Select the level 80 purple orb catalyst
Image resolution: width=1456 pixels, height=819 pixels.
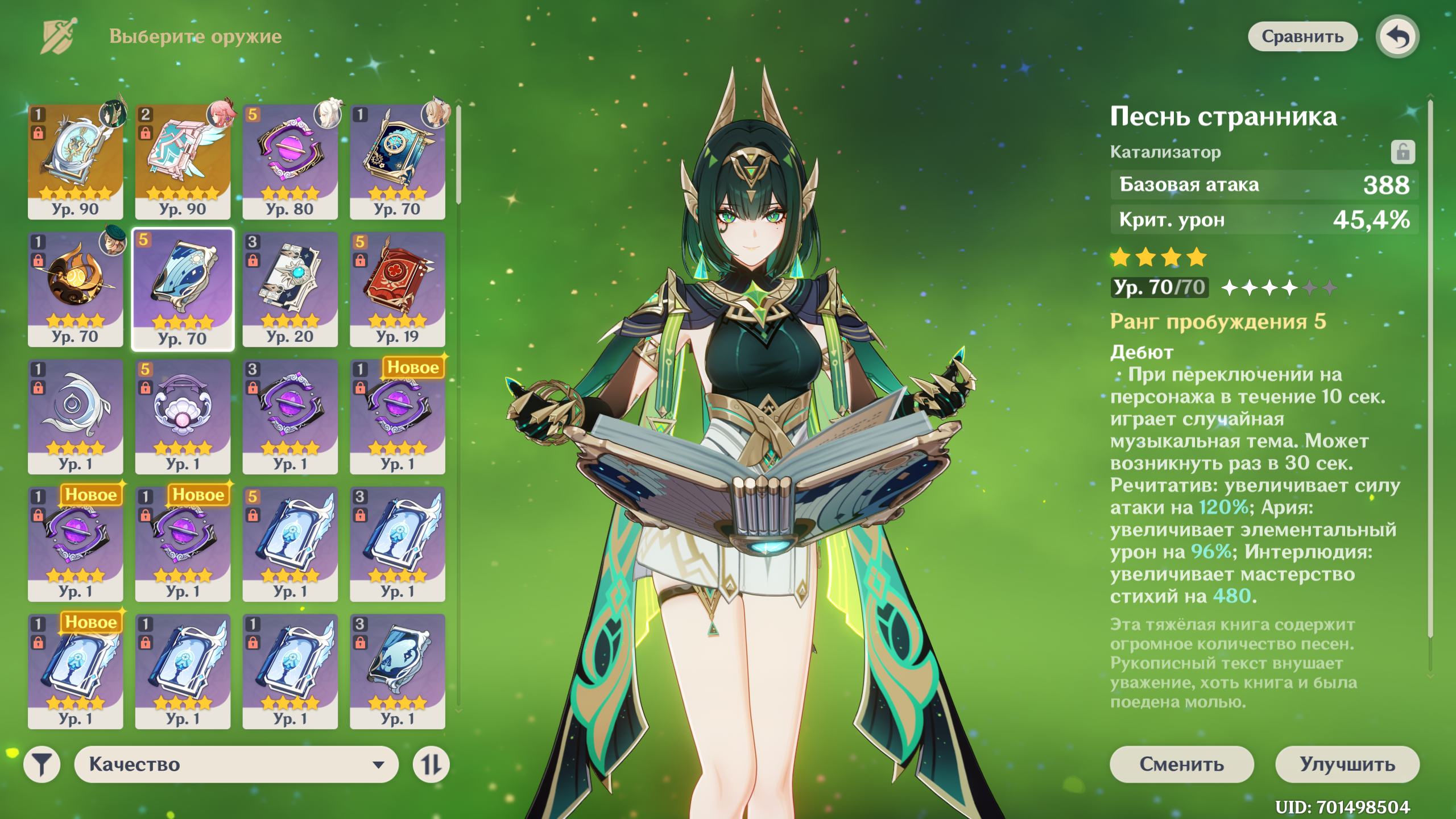pos(290,161)
